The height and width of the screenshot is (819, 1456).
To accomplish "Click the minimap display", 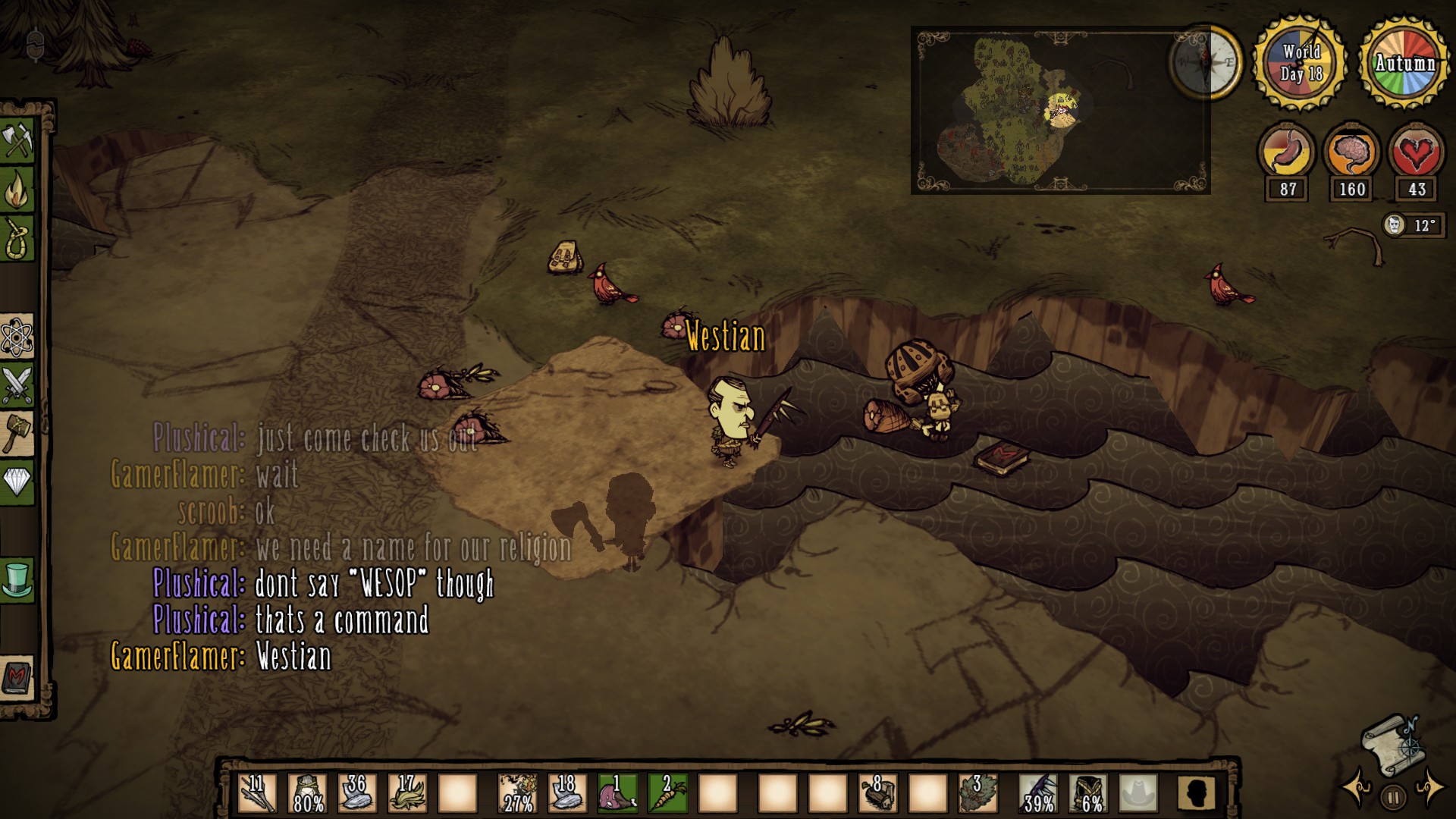I will pos(1060,111).
